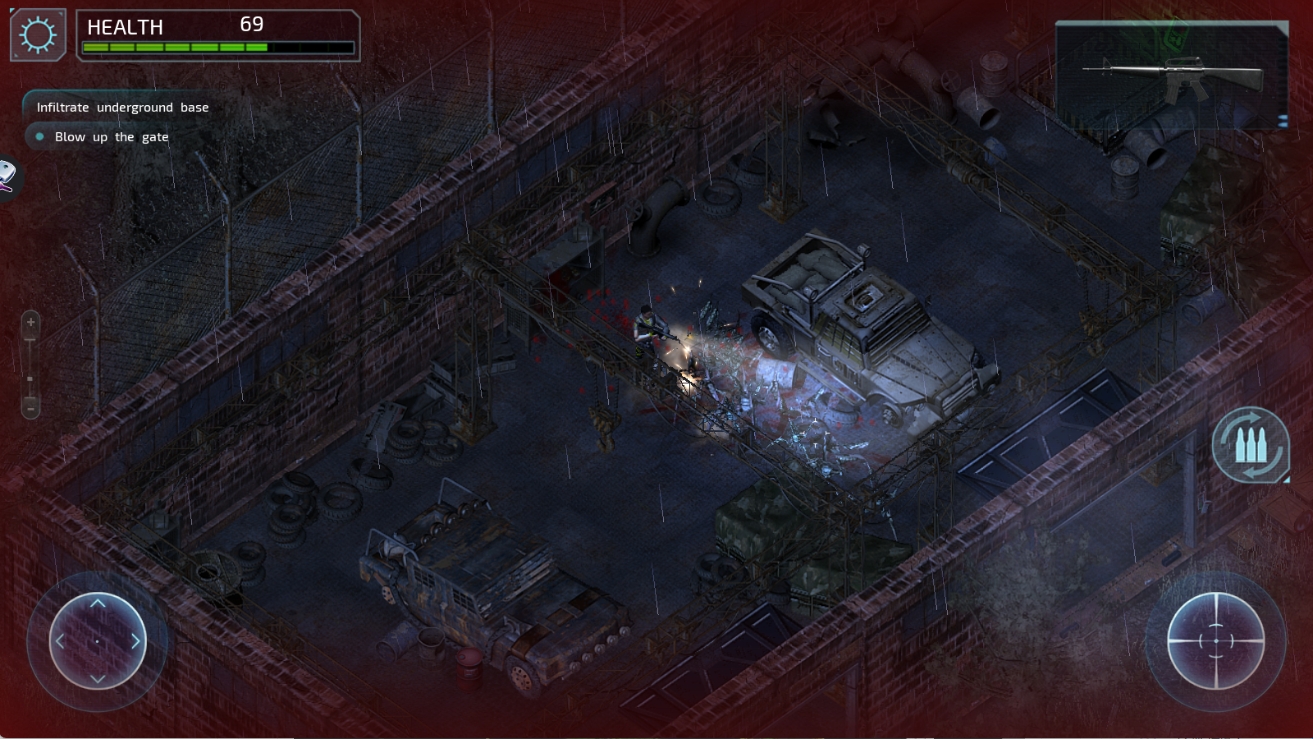Click the zoom slider handle
The width and height of the screenshot is (1313, 739).
[31, 379]
